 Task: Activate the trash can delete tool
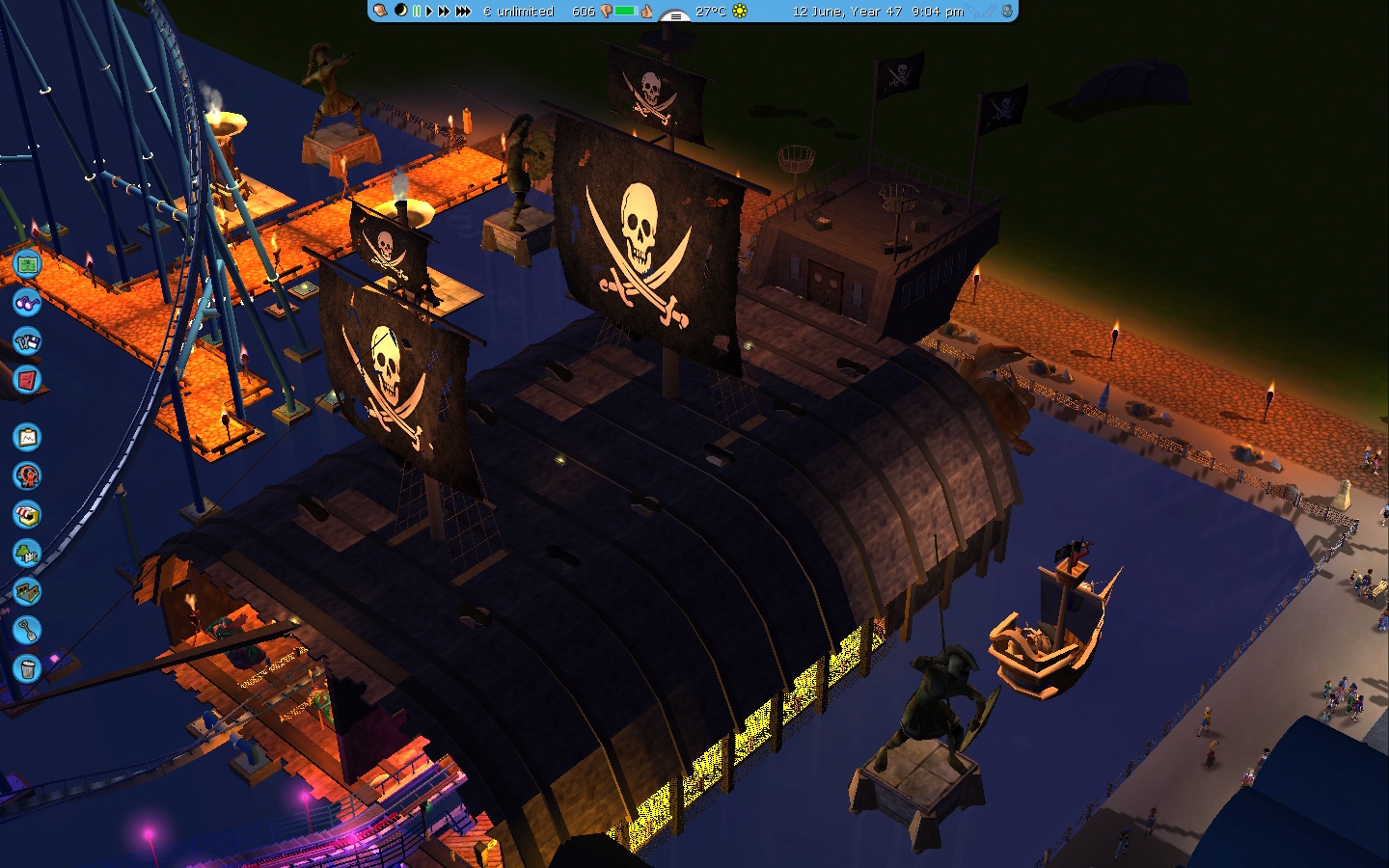[x=27, y=667]
